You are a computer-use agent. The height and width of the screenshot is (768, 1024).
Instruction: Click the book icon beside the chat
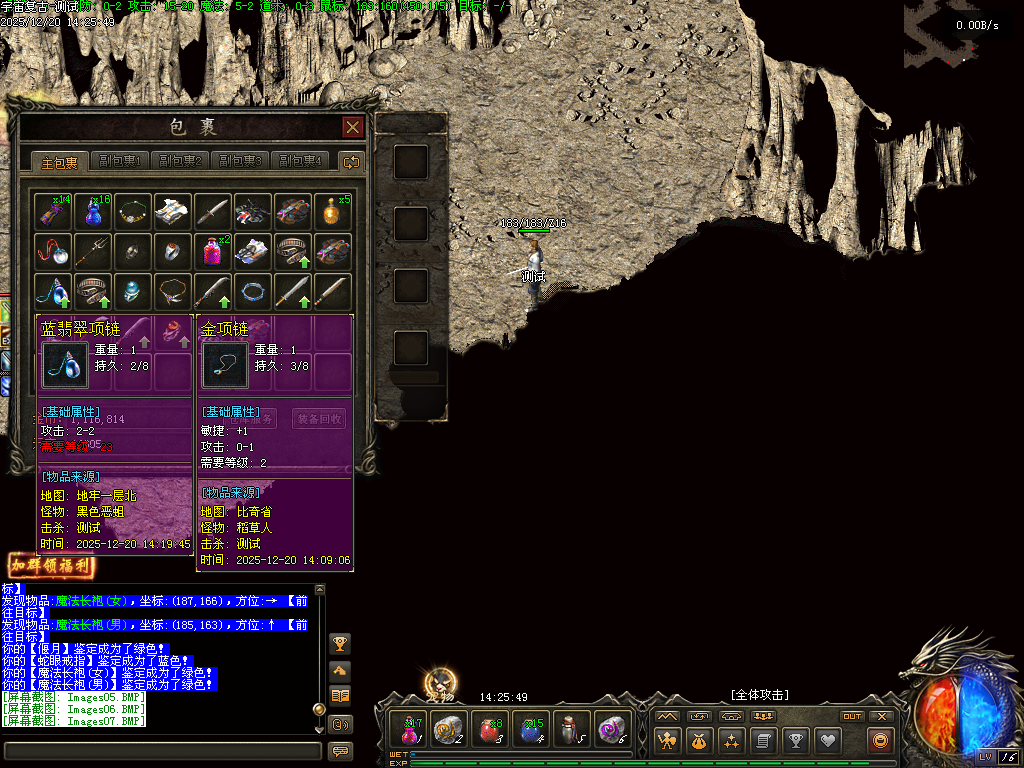click(x=340, y=696)
